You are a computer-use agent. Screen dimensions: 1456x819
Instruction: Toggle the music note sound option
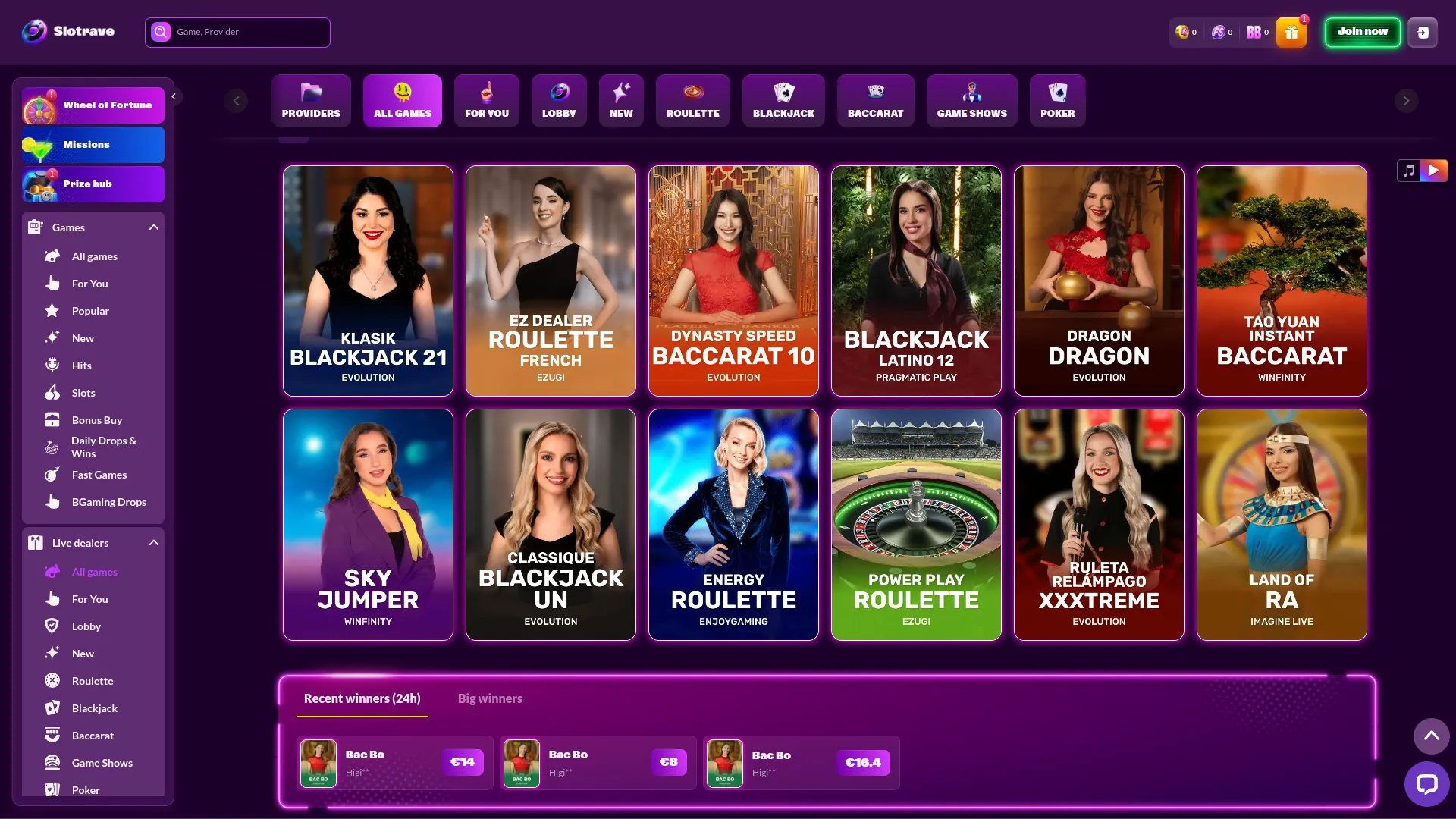click(1408, 171)
